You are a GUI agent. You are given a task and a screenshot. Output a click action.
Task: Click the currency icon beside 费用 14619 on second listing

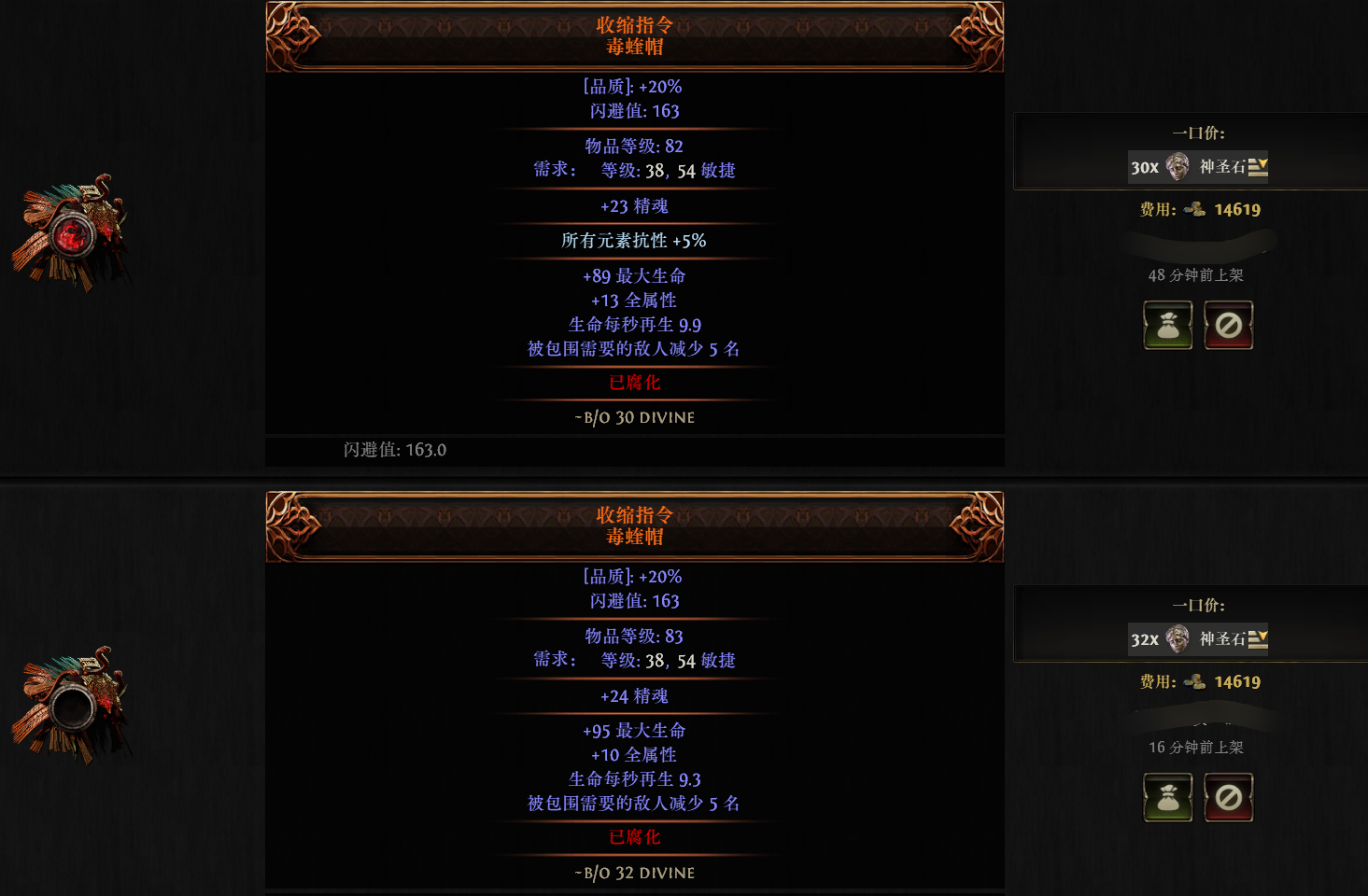coord(1196,681)
